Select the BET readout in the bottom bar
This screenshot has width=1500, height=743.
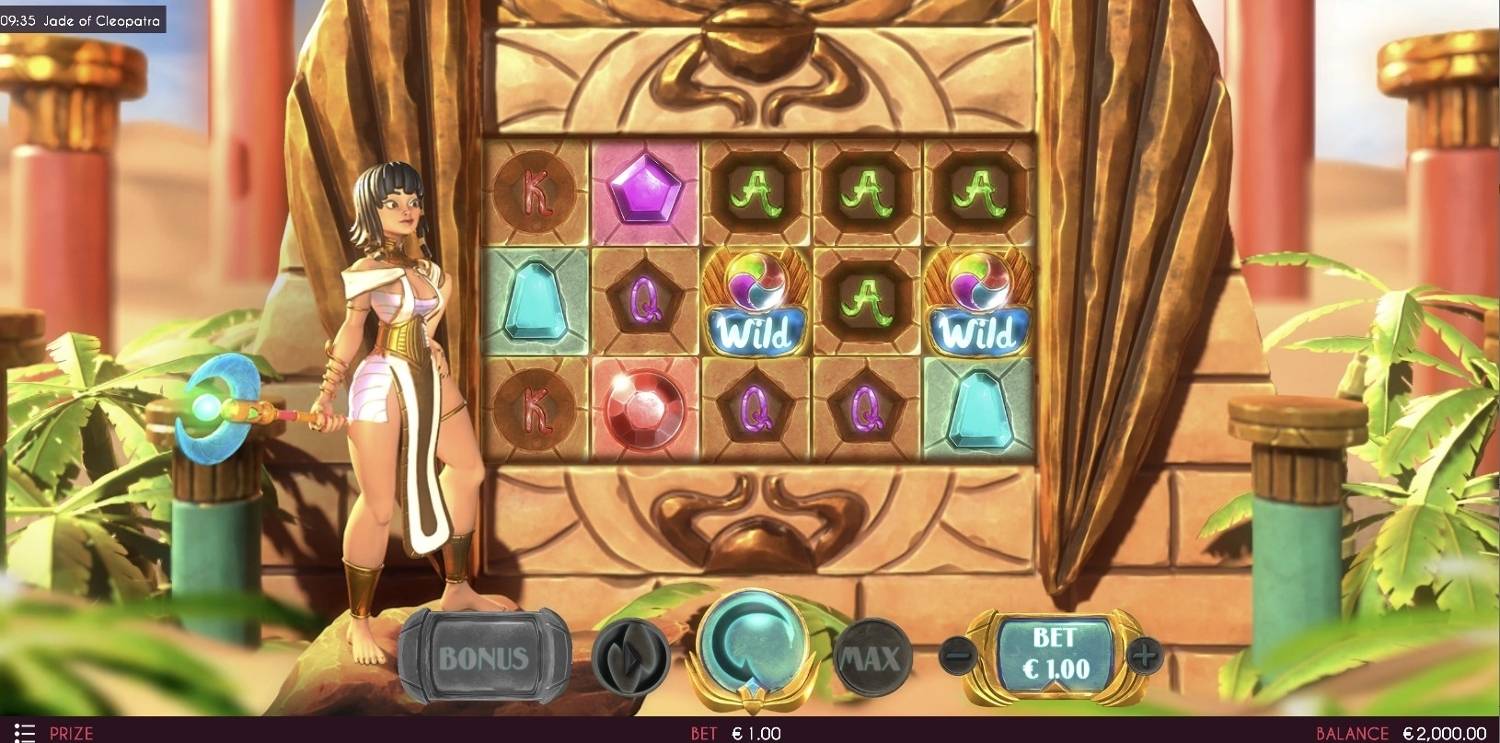pyautogui.click(x=733, y=731)
